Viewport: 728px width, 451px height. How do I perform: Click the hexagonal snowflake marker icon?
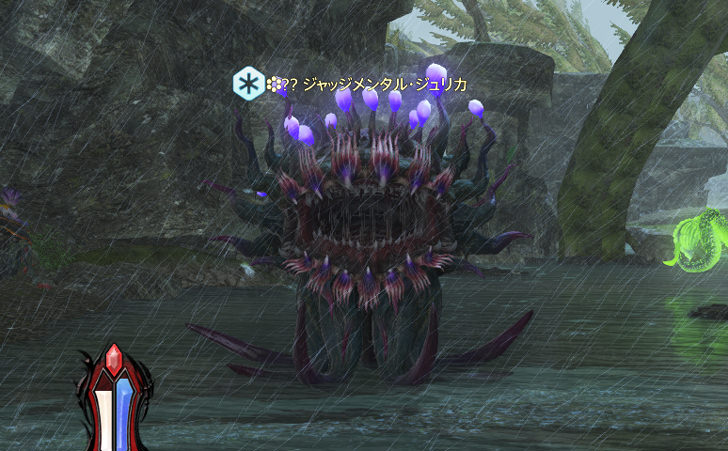point(248,84)
